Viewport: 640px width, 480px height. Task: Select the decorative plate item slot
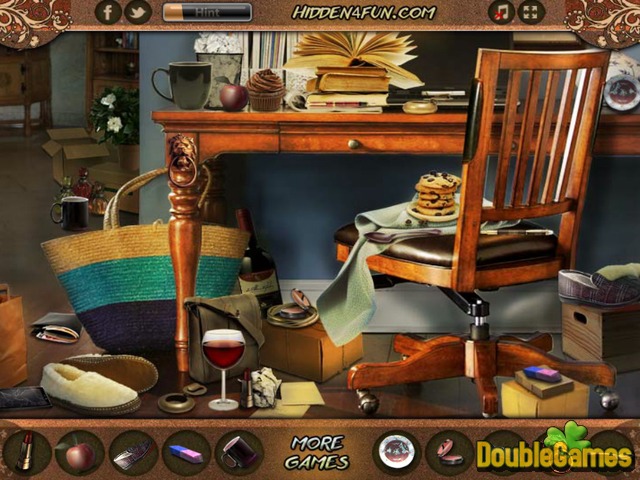point(398,452)
